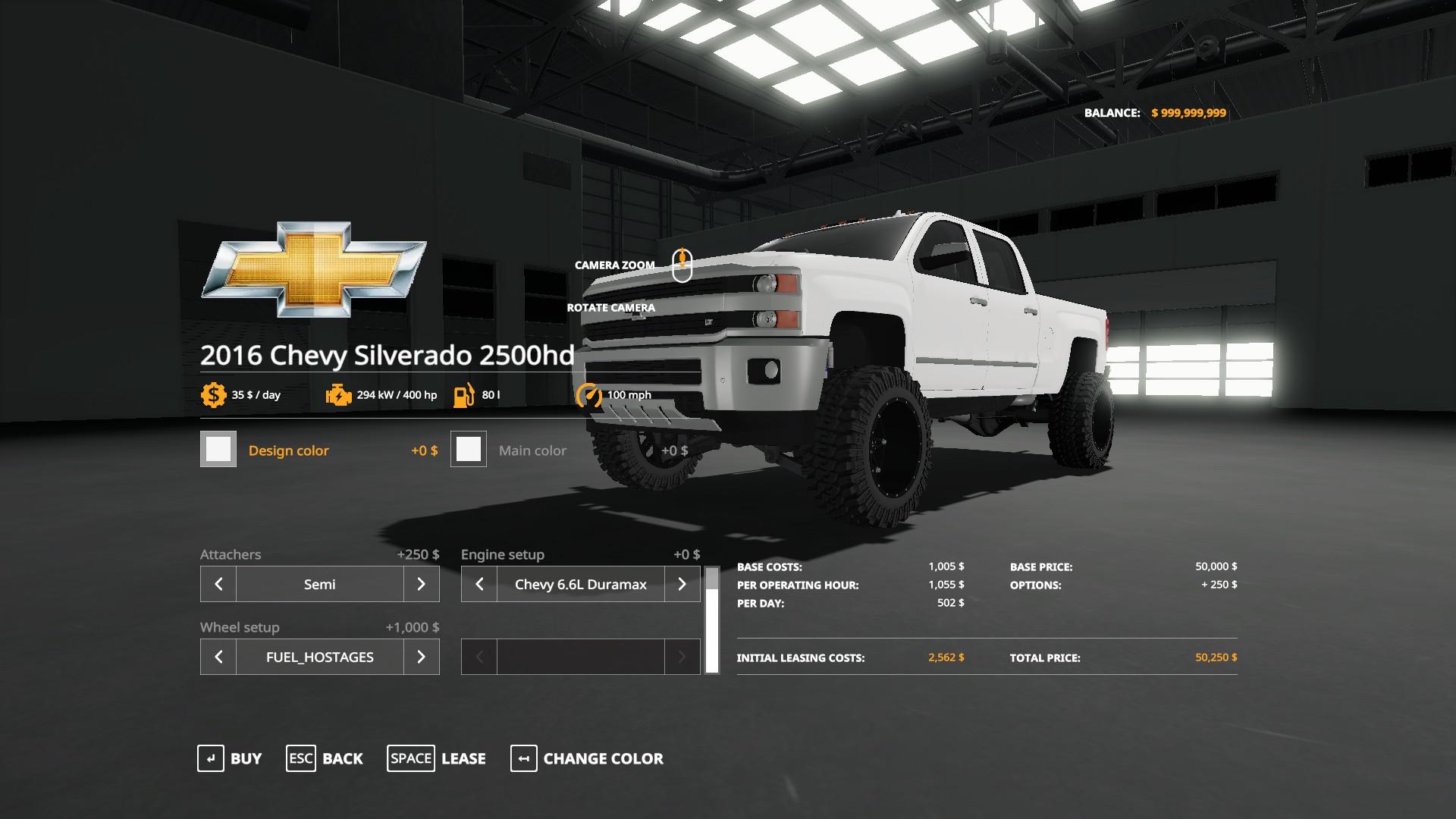
Task: Select the Design color swatch
Action: (x=218, y=450)
